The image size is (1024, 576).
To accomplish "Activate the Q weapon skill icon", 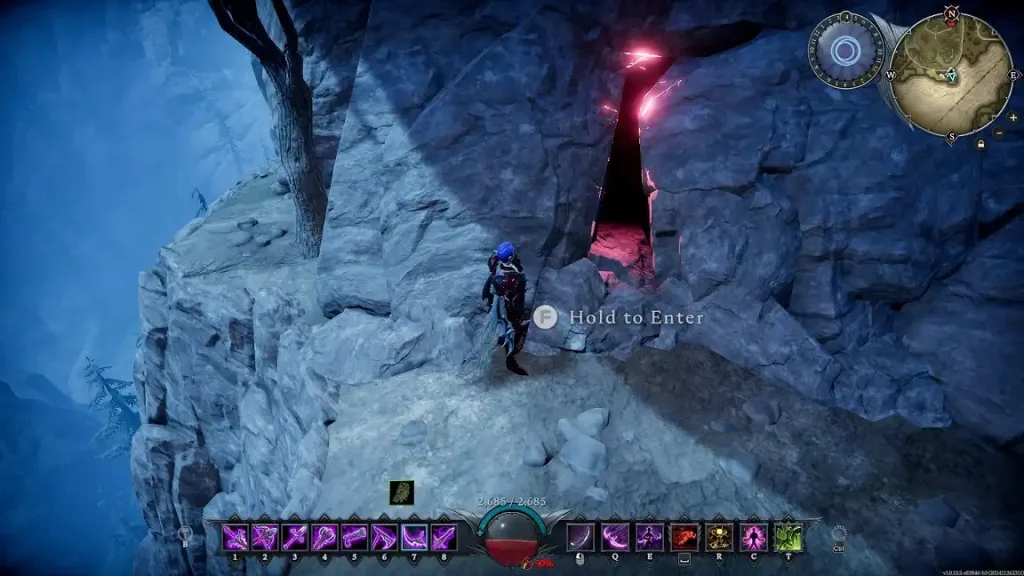I will click(x=615, y=537).
